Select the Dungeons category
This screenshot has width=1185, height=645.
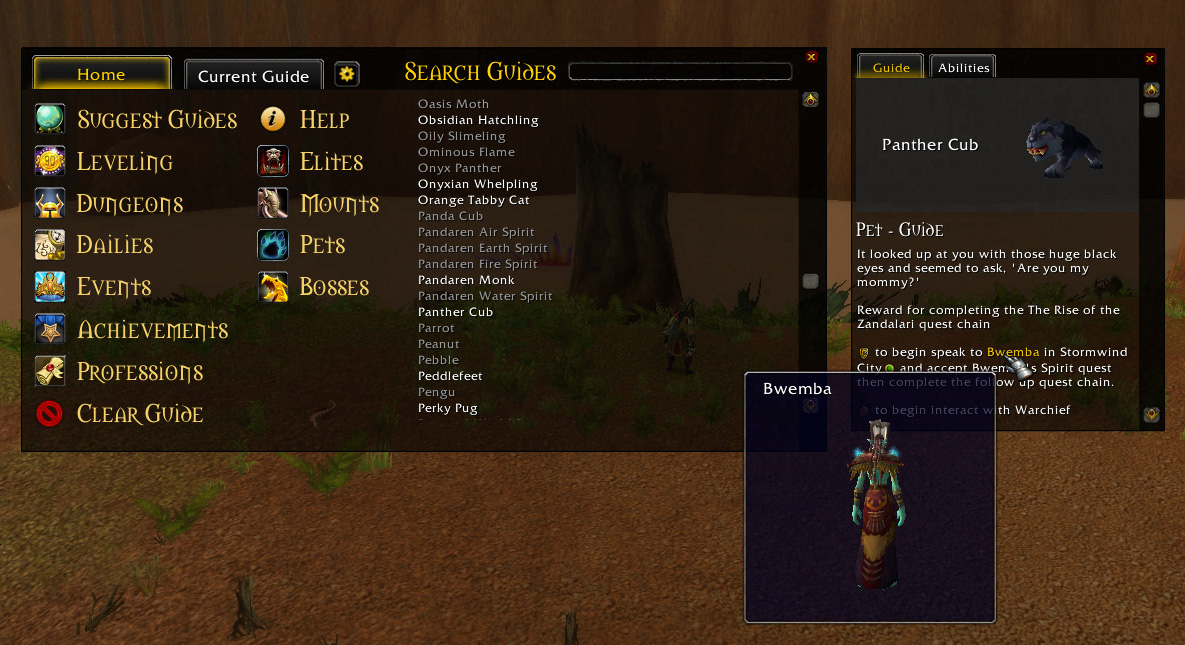click(x=129, y=204)
